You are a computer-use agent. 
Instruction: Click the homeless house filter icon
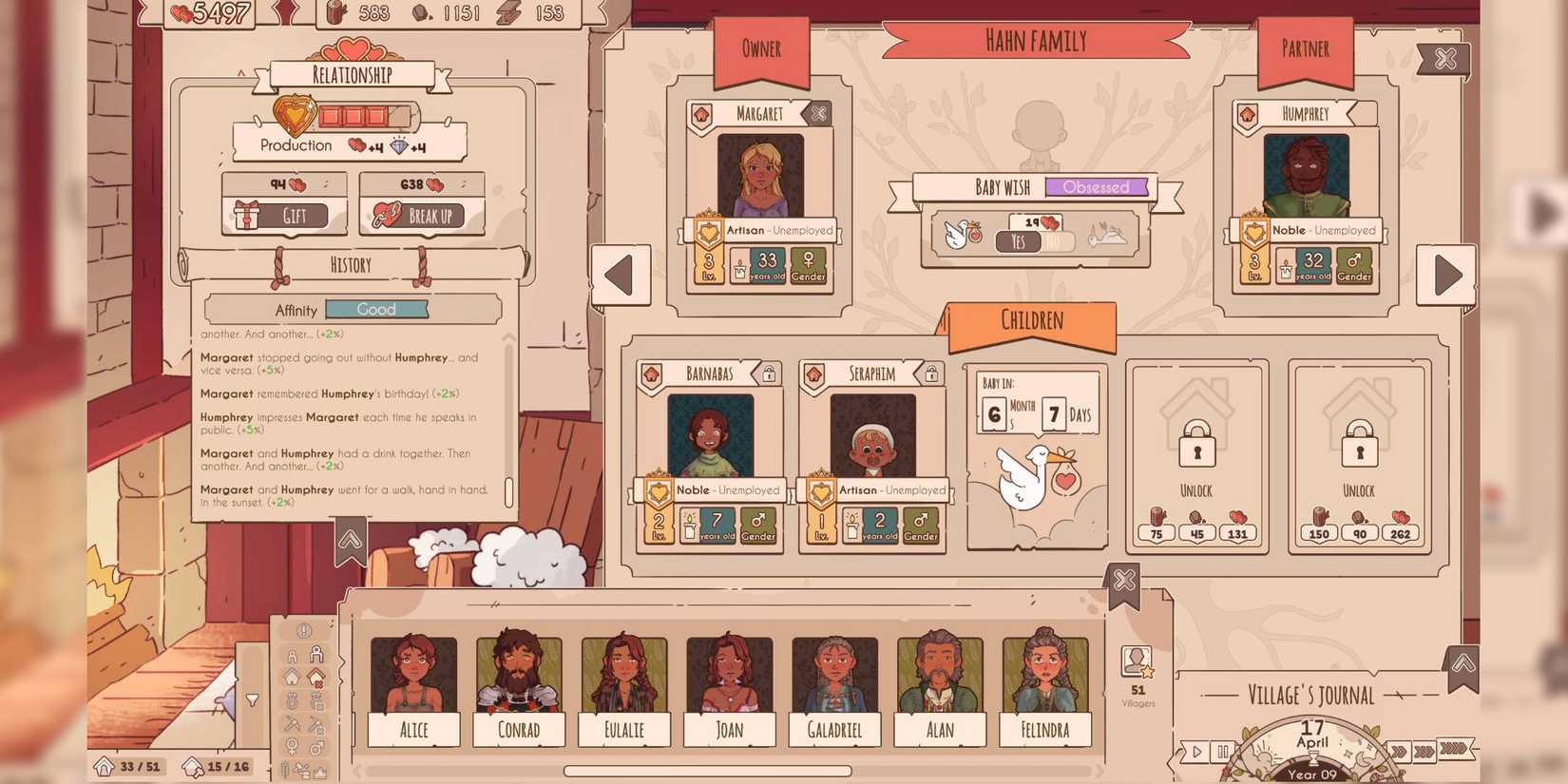tap(316, 678)
